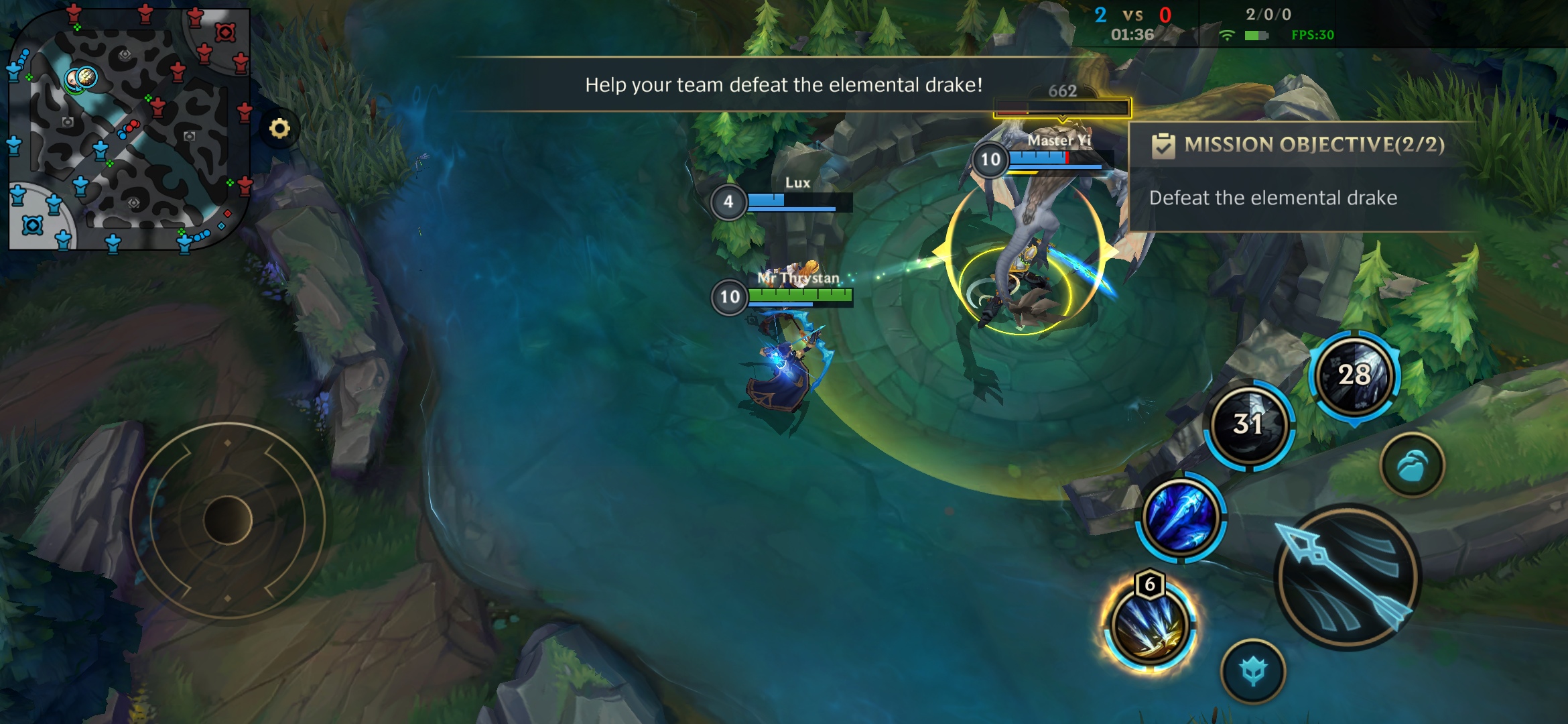This screenshot has width=1568, height=724.
Task: Click the virtual movement joystick
Action: click(x=227, y=520)
